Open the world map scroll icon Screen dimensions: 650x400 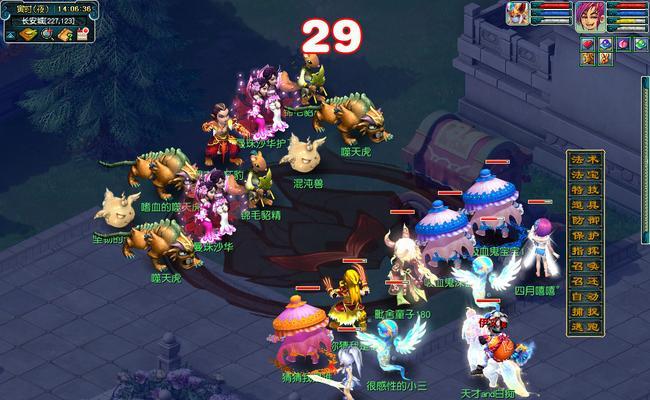pos(26,35)
